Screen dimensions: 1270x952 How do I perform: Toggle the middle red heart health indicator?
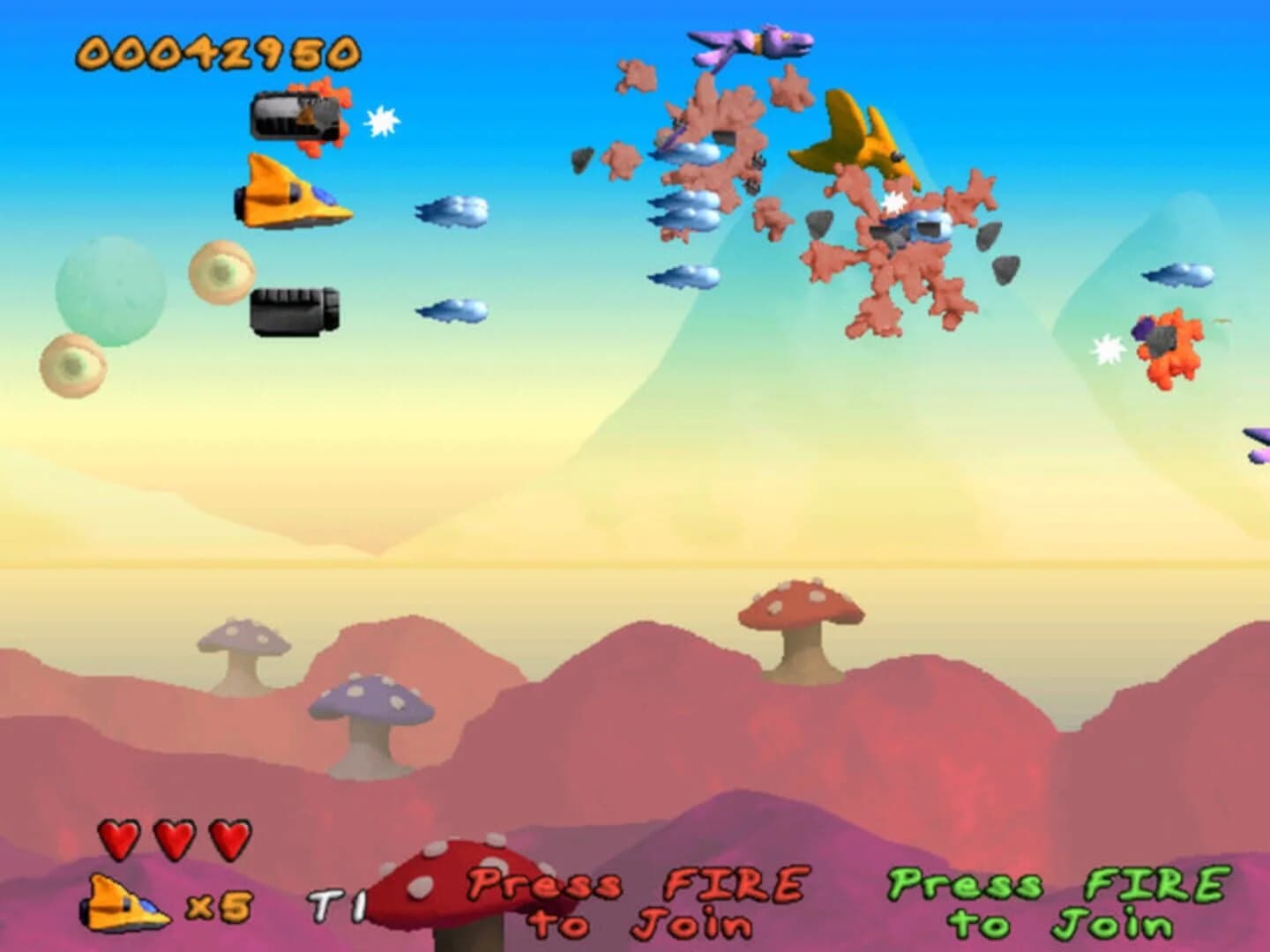click(172, 837)
